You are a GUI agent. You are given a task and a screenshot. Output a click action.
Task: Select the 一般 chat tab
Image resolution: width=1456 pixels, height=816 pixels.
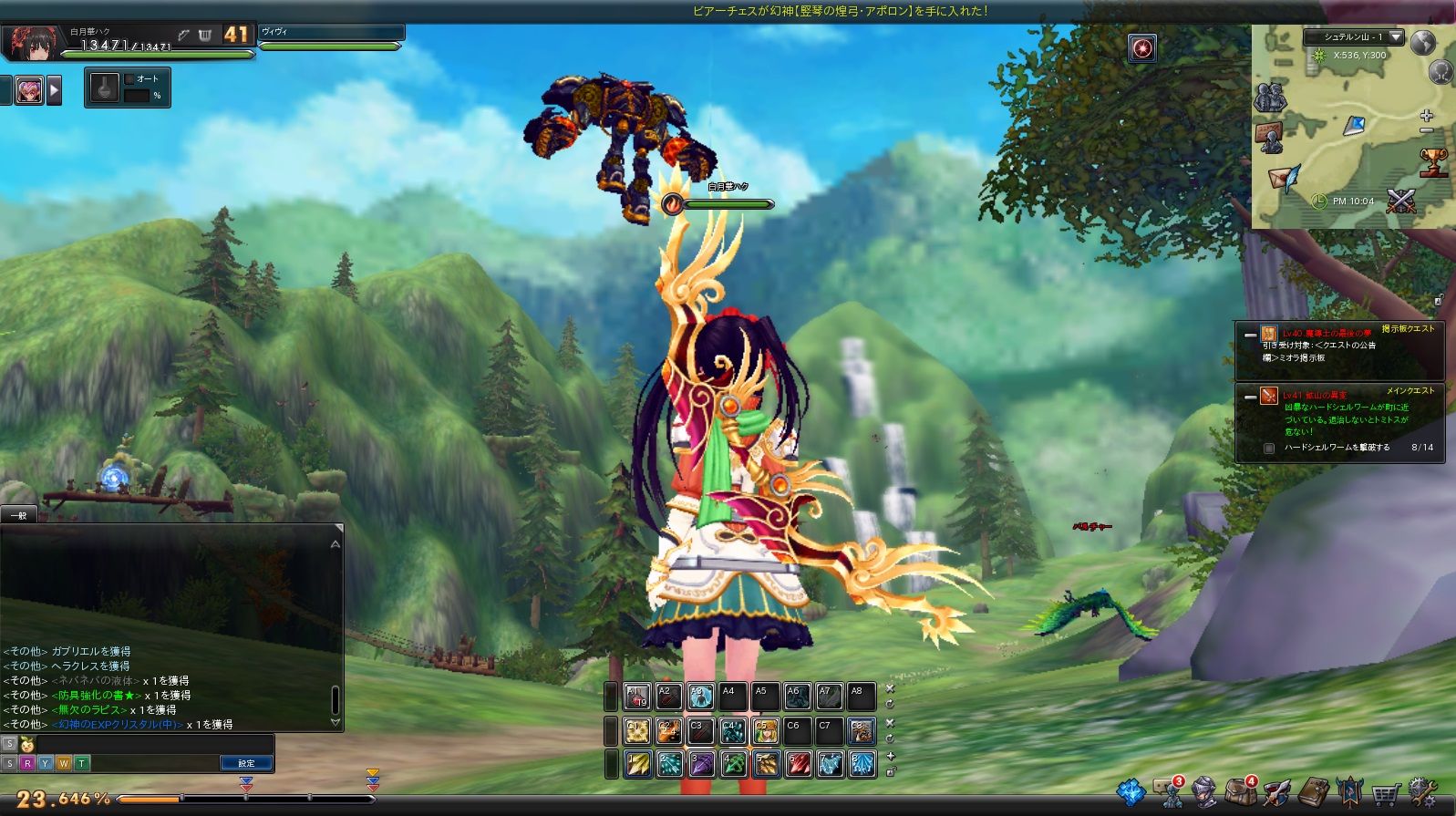point(18,515)
